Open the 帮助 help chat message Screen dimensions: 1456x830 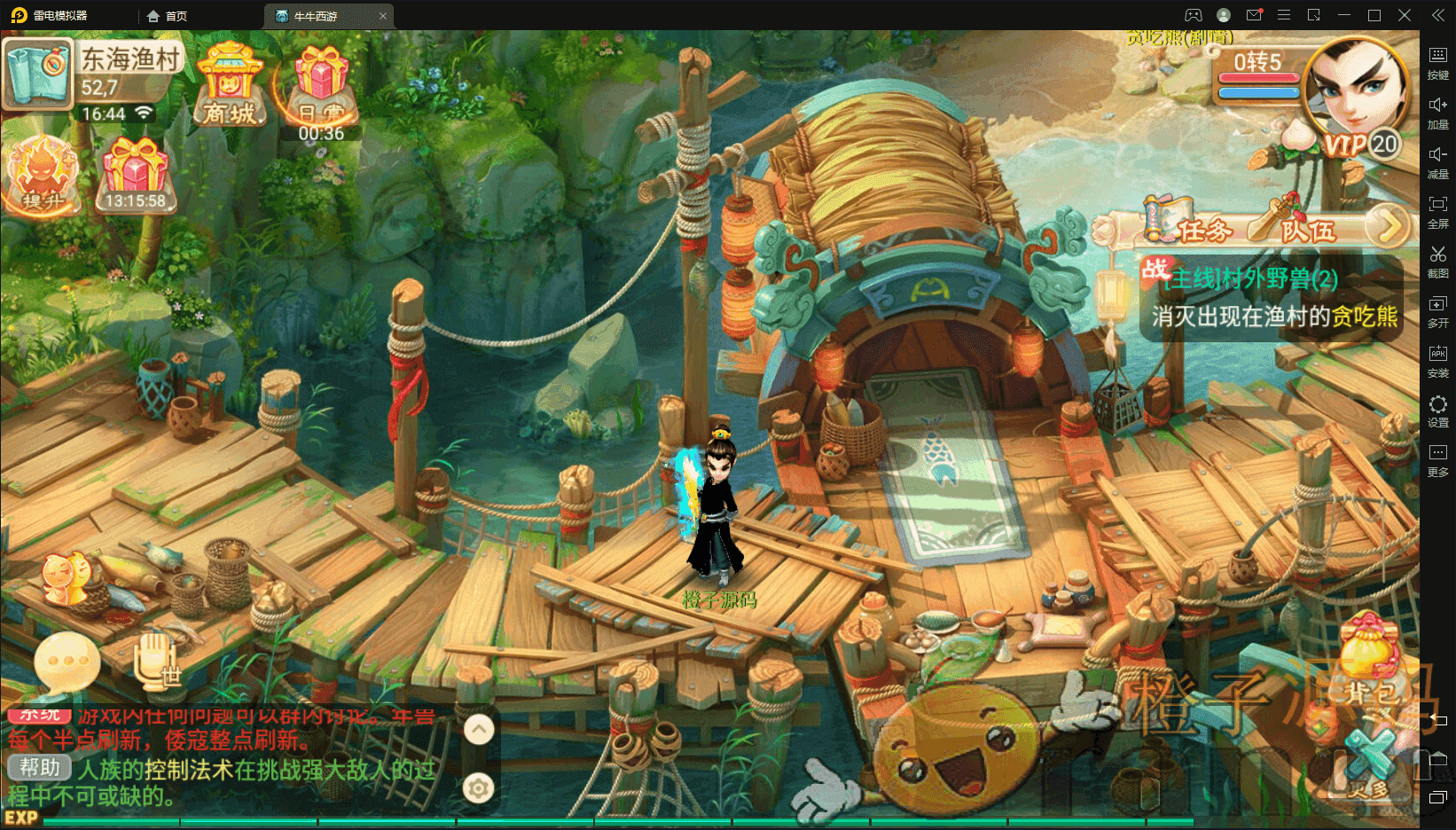click(x=40, y=768)
